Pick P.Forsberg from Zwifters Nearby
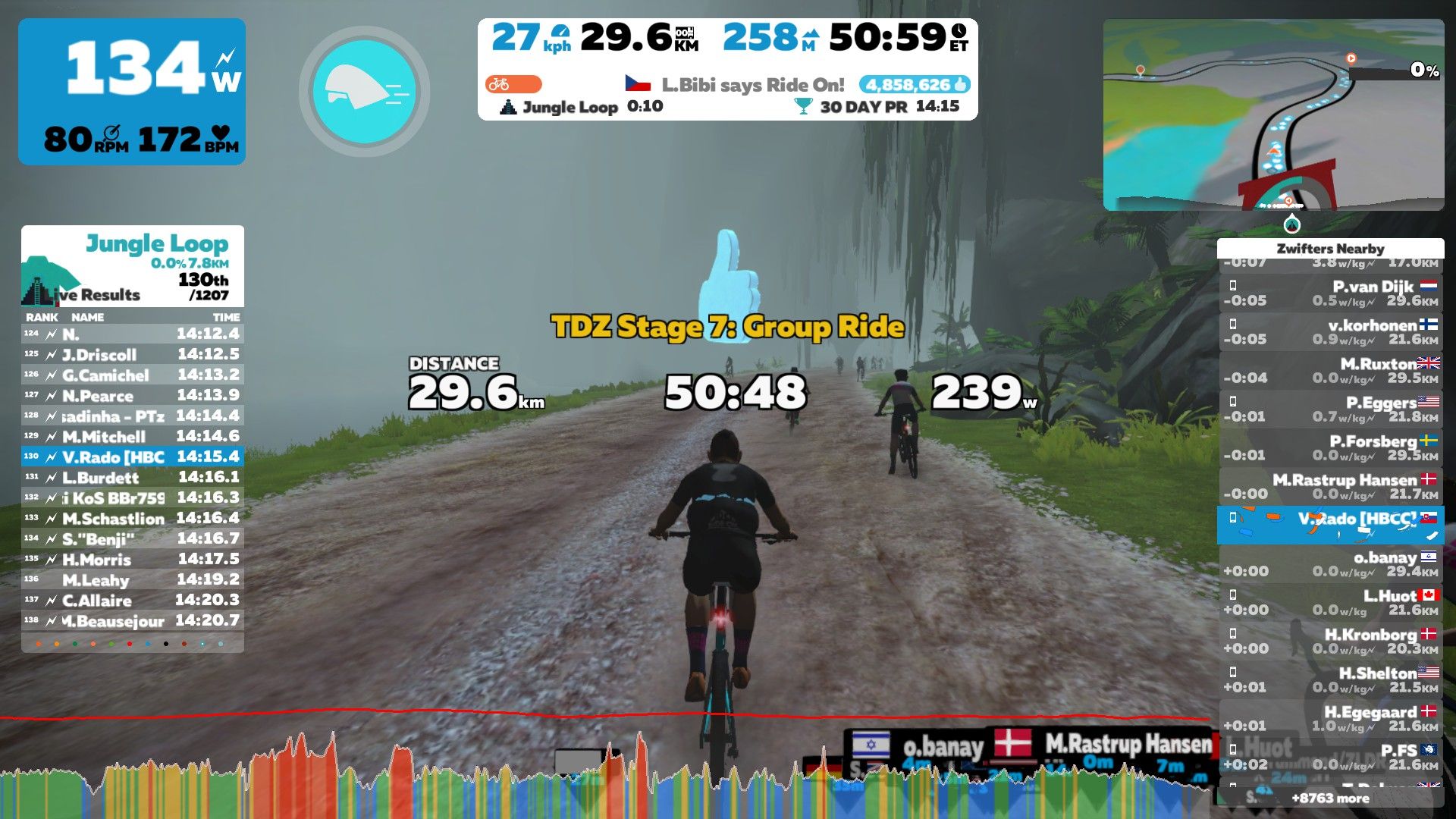Screen dimensions: 1456x819 (1330, 447)
